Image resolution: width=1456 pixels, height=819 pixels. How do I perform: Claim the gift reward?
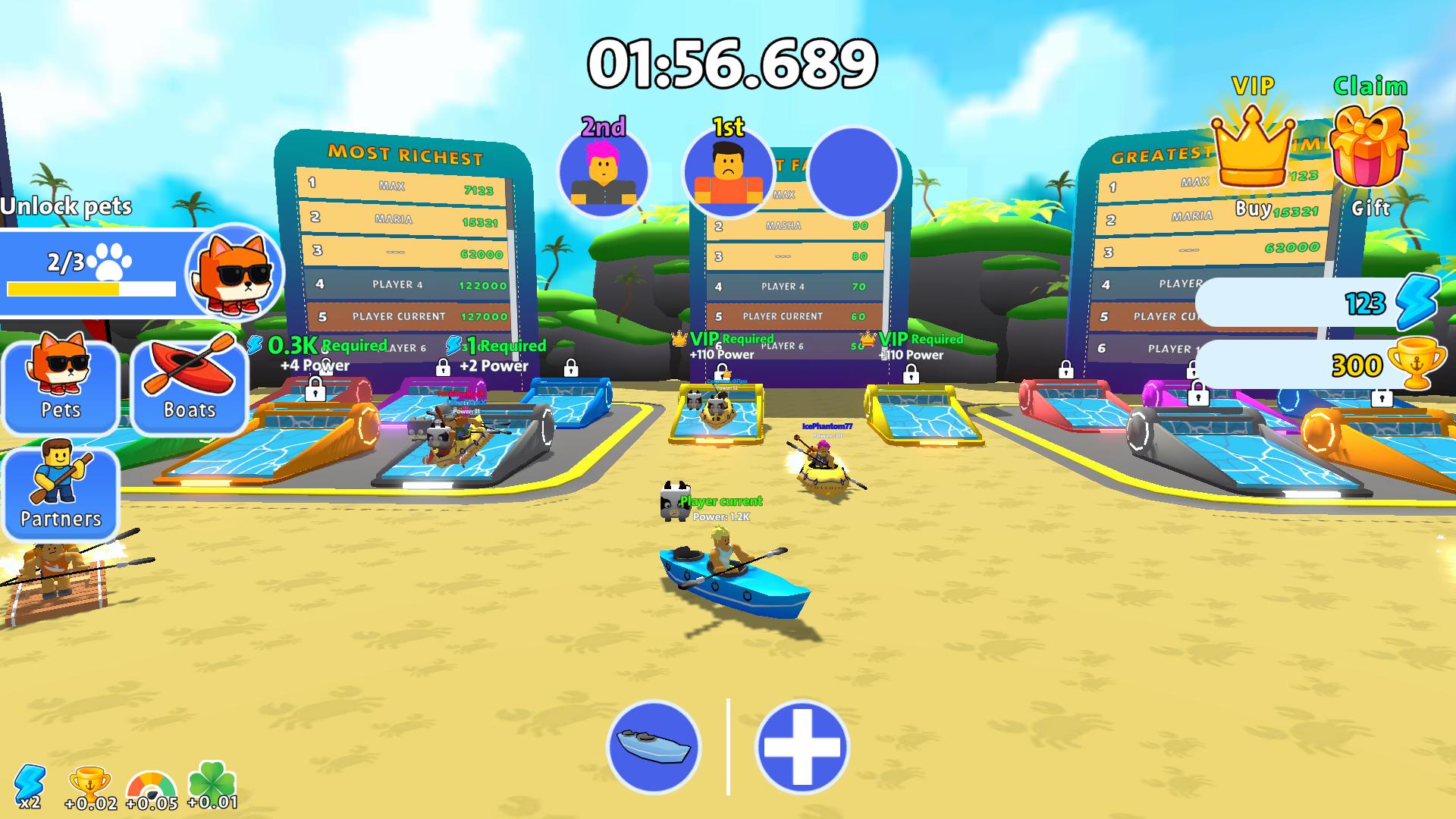[x=1371, y=148]
